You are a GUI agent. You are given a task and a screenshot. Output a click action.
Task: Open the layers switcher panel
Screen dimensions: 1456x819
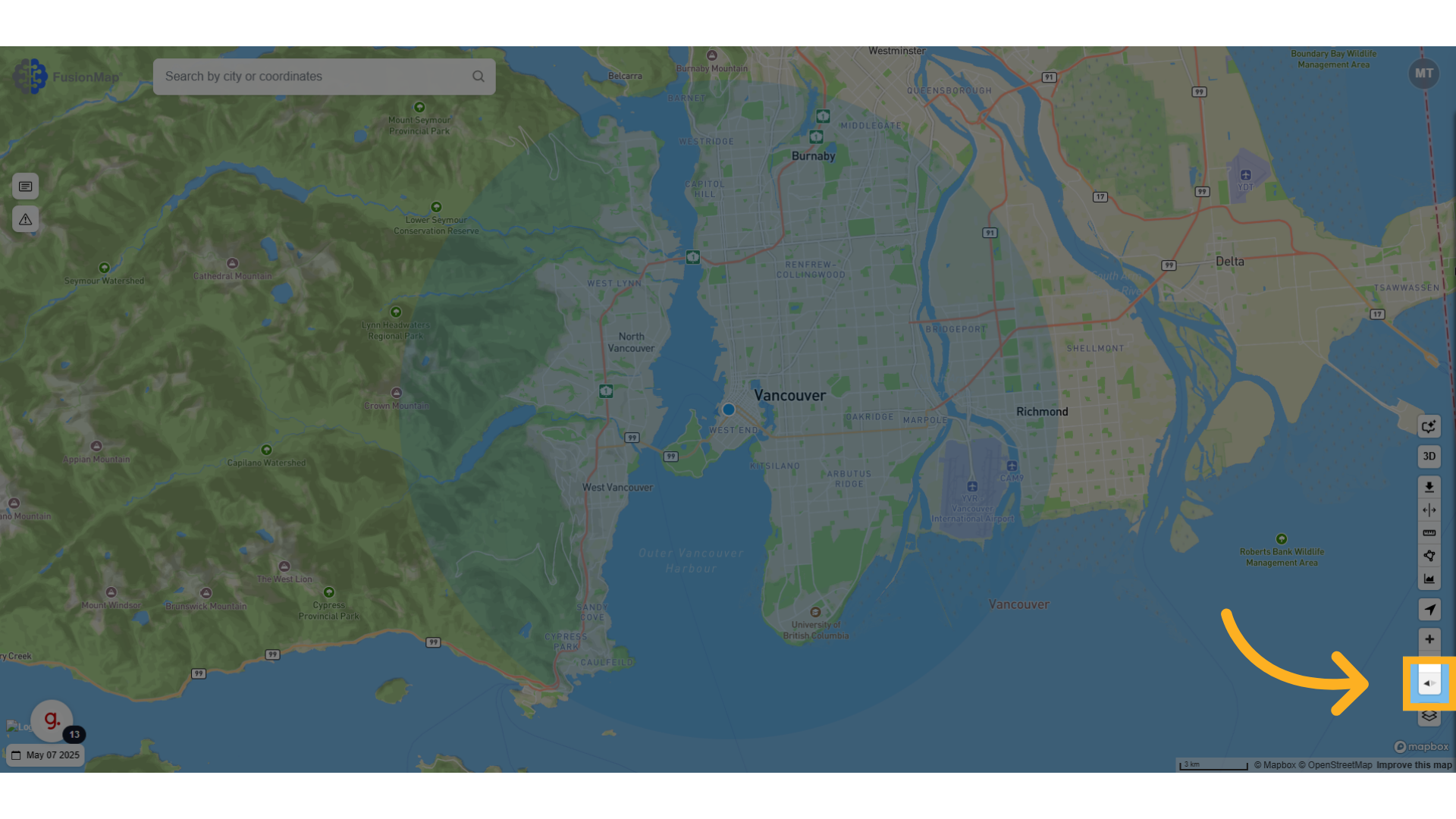[x=1429, y=716]
